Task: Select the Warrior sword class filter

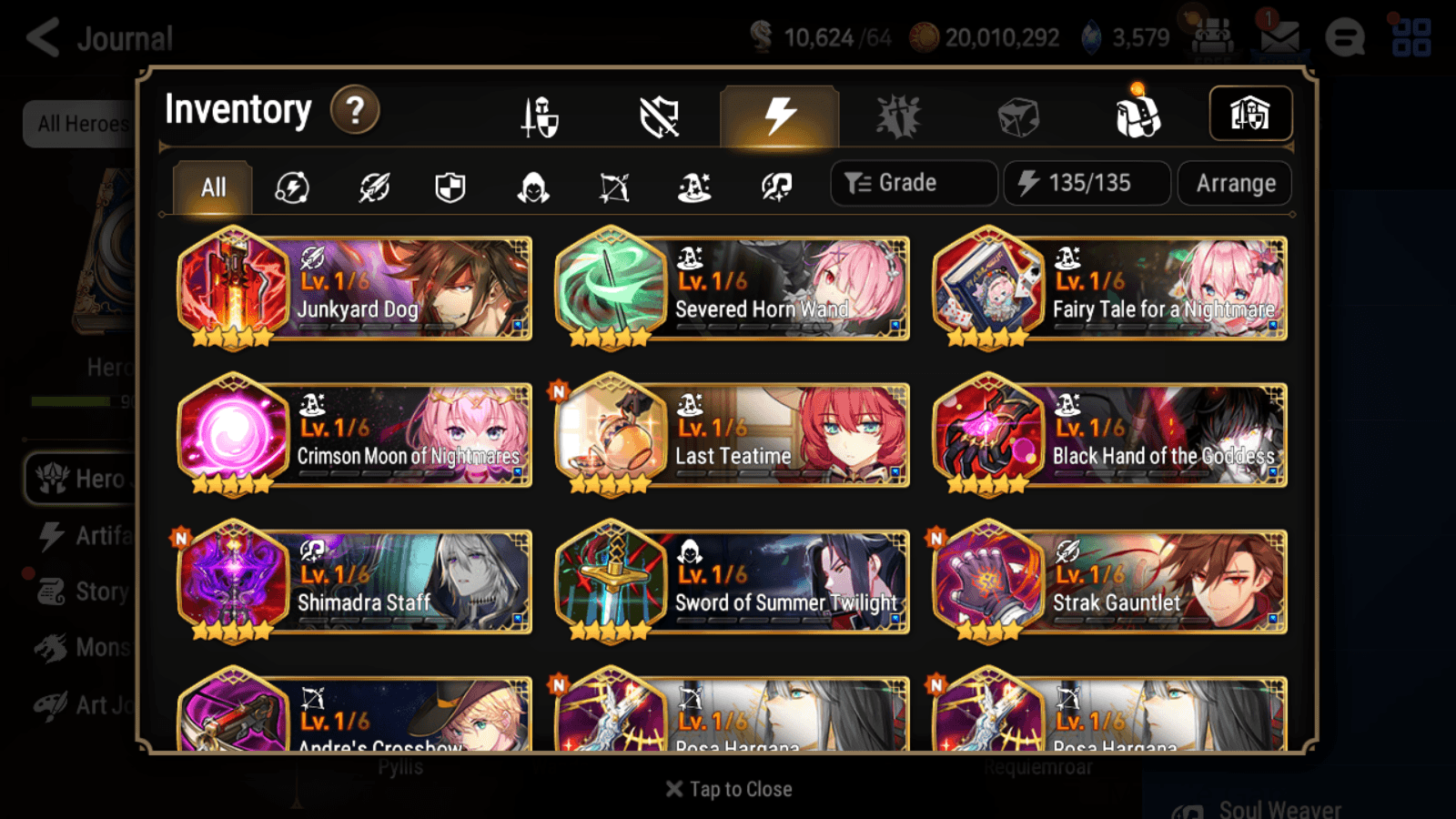Action: coord(373,187)
